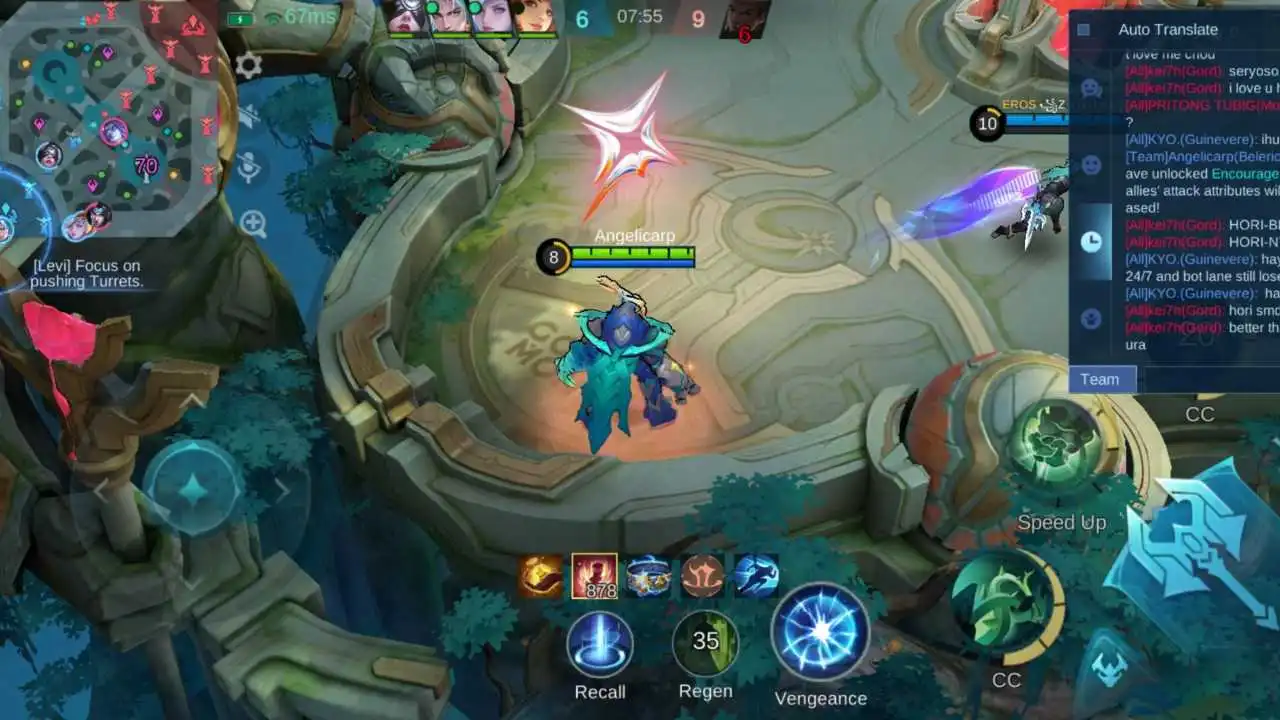Unmute the game sound toggle

(x=248, y=115)
